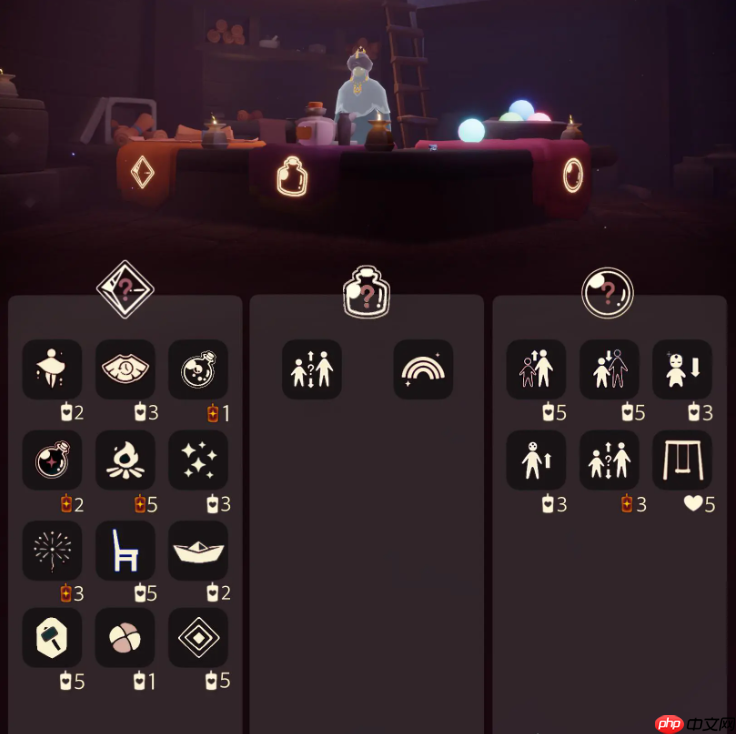
Task: Select the glowing diamond marker on the table
Action: (x=143, y=173)
